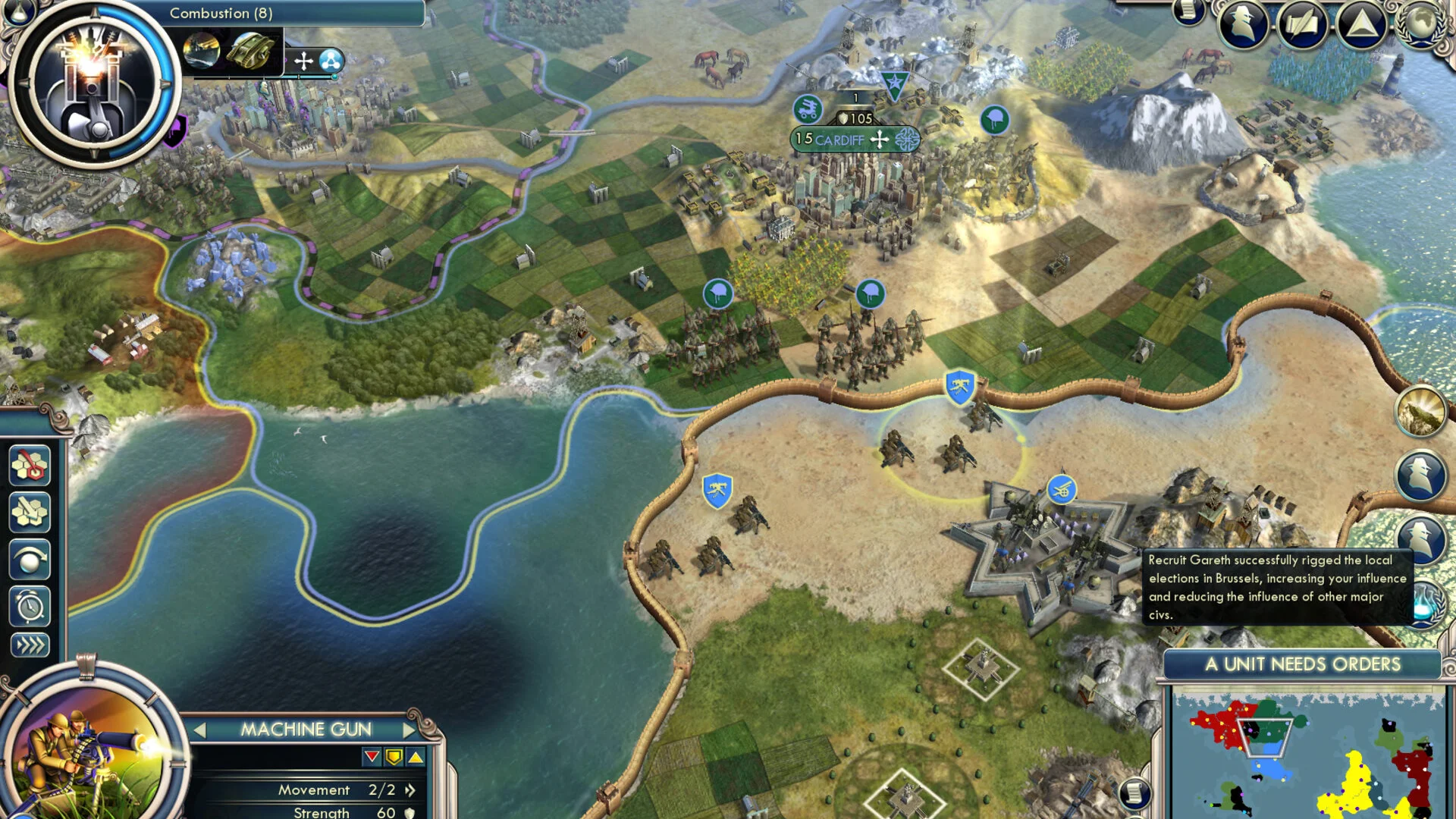Image resolution: width=1456 pixels, height=819 pixels.
Task: Open social policies scroll-and-quill button
Action: point(1302,24)
